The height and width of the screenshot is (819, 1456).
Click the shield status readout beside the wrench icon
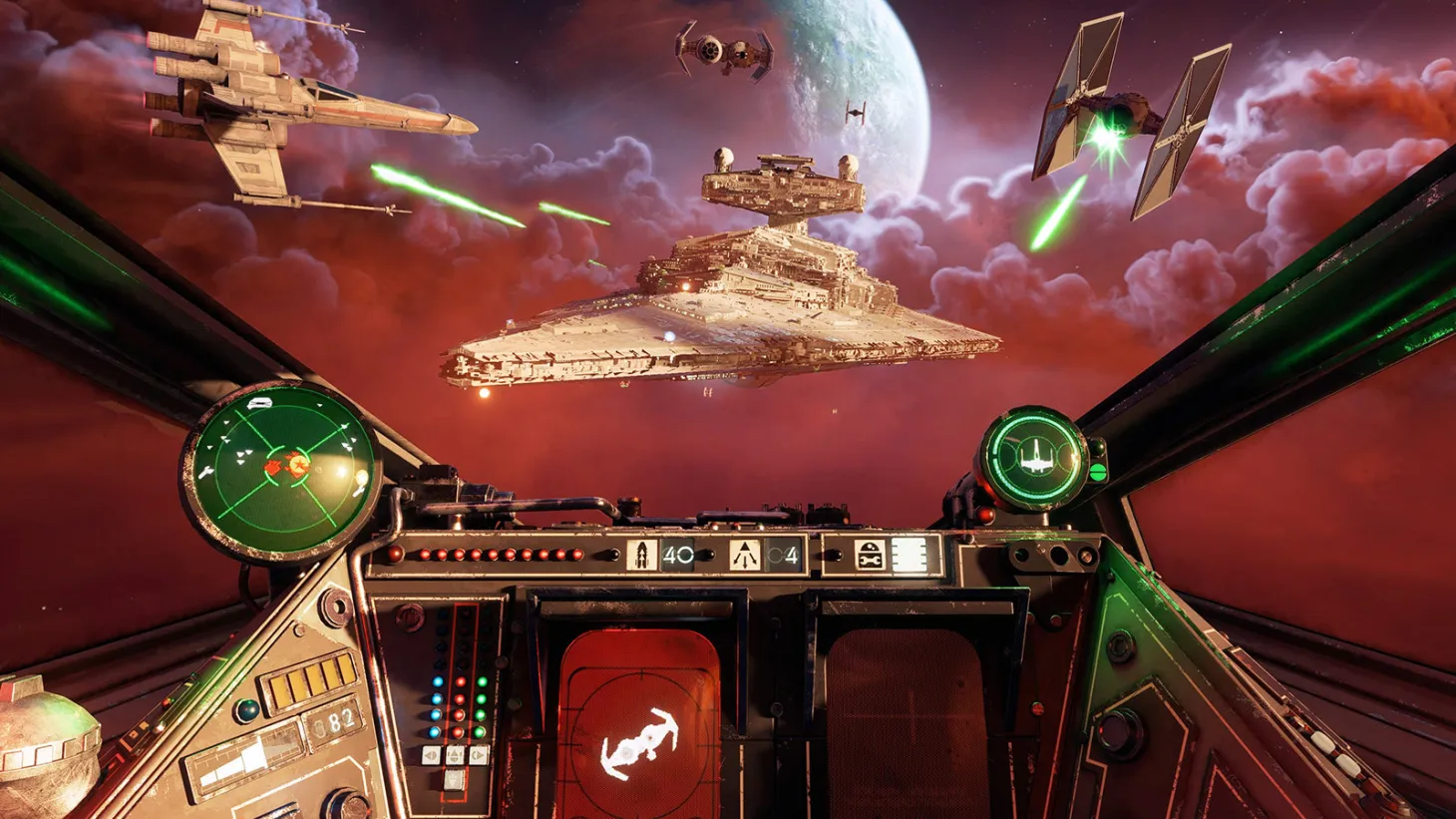909,552
